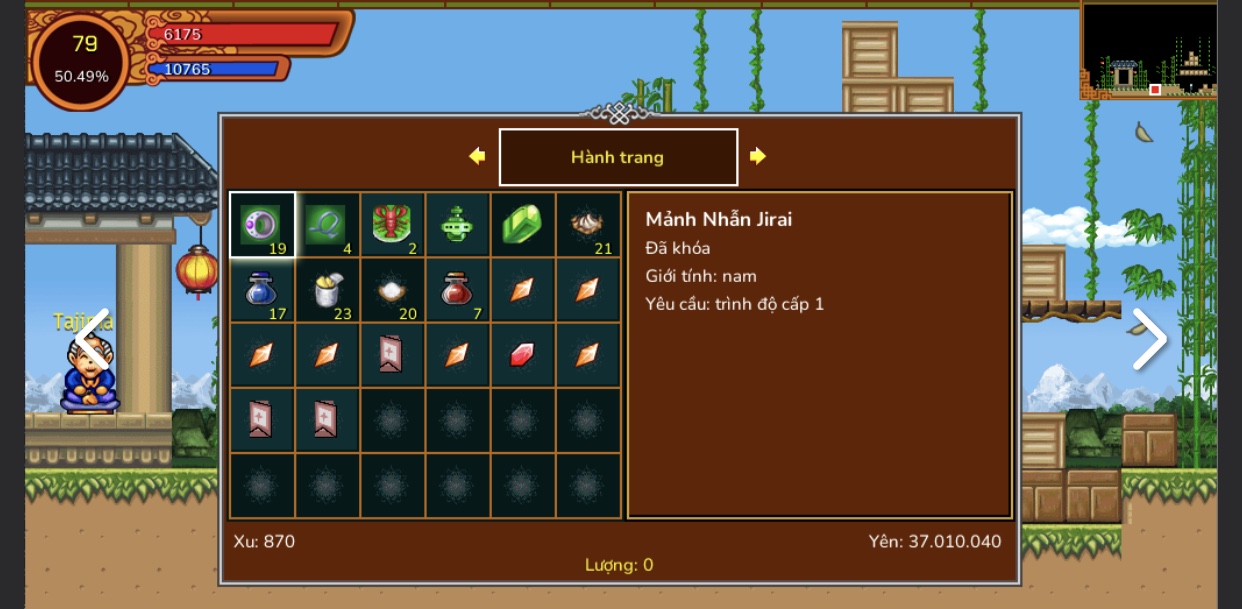Select the green rope item with count 4
This screenshot has width=1242, height=609.
coord(327,225)
